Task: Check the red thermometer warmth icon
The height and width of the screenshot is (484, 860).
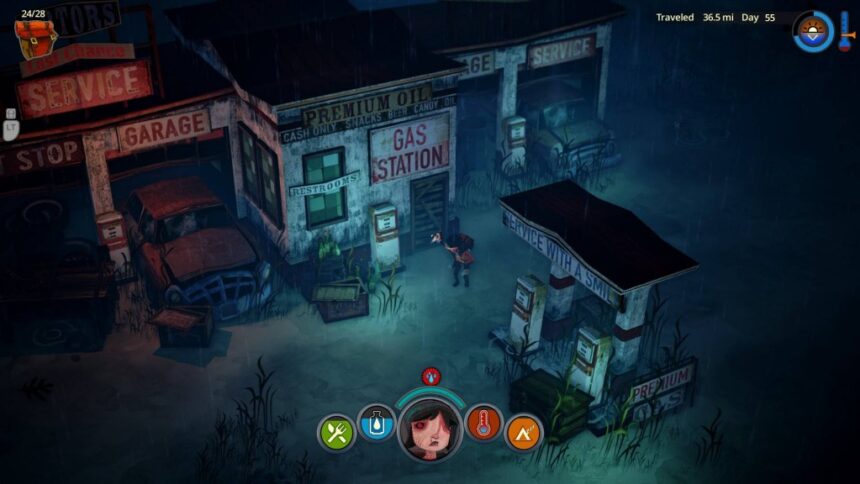Action: click(483, 424)
